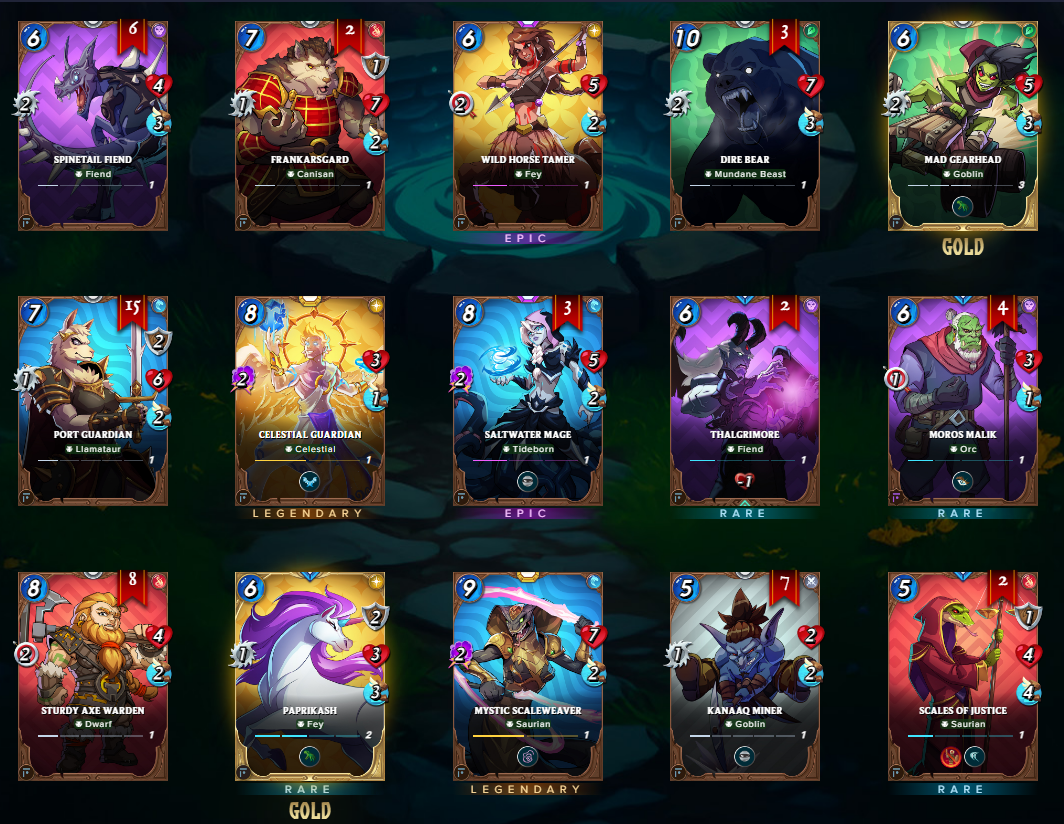
Task: Select the Spinetail Fiend card
Action: 92,125
